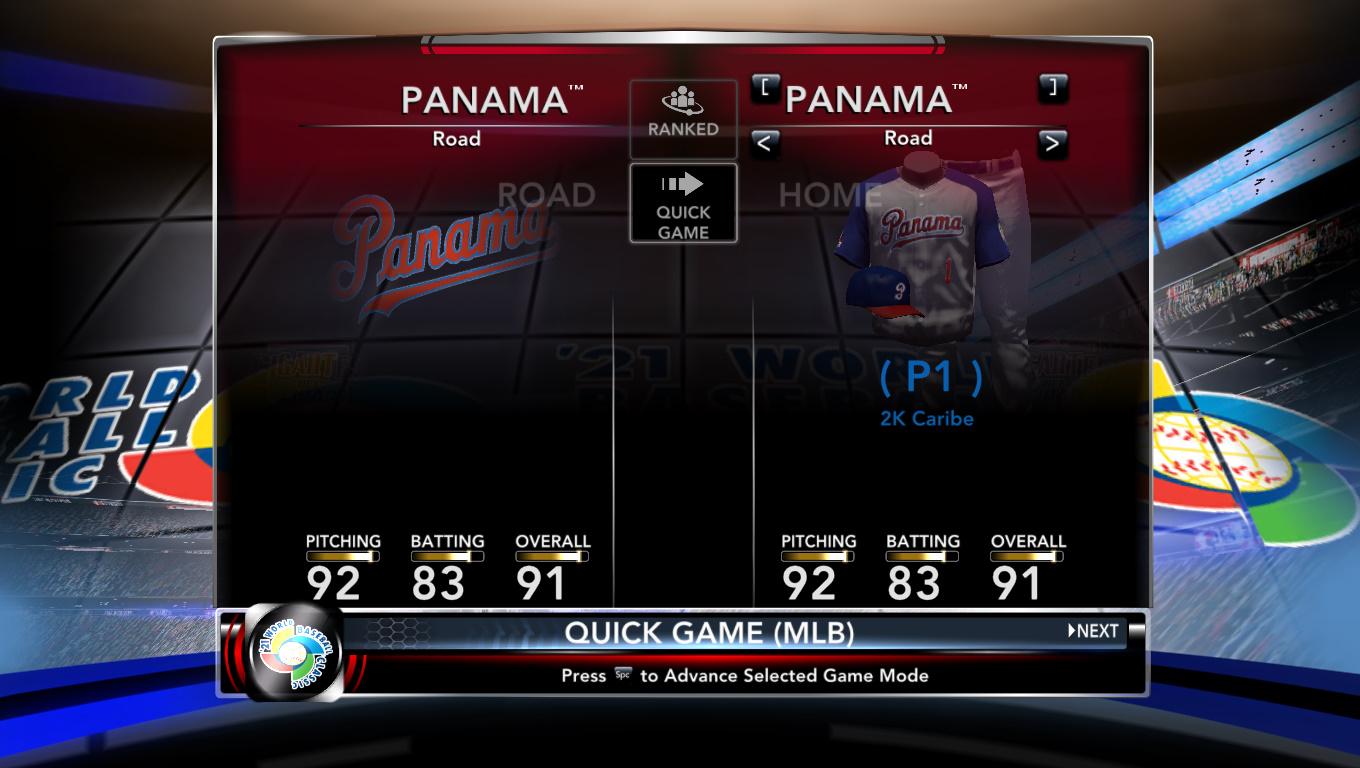The image size is (1360, 768).
Task: Select the Ranked game mode
Action: tap(683, 119)
